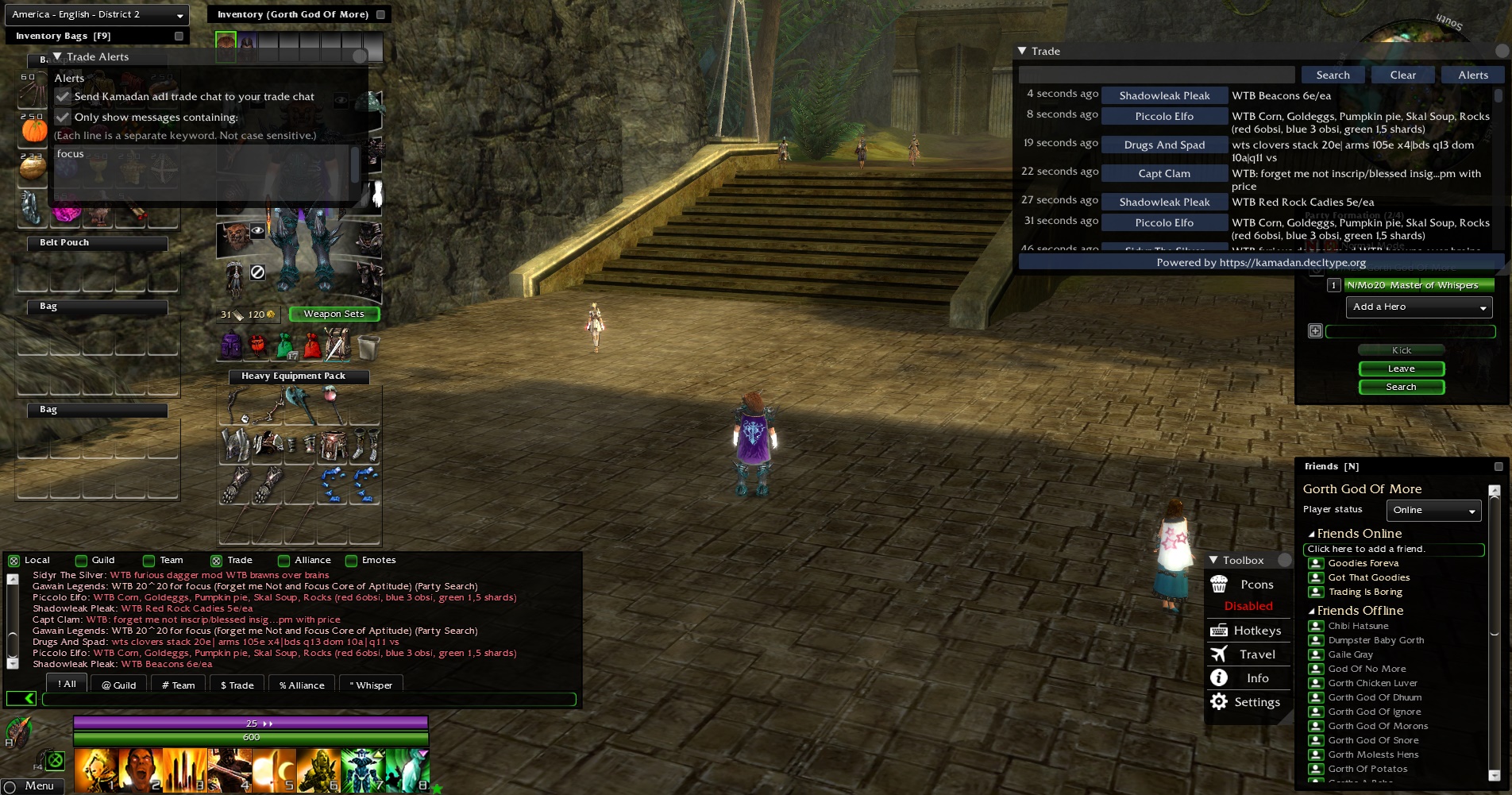Open the Weapon Sets panel

click(334, 314)
